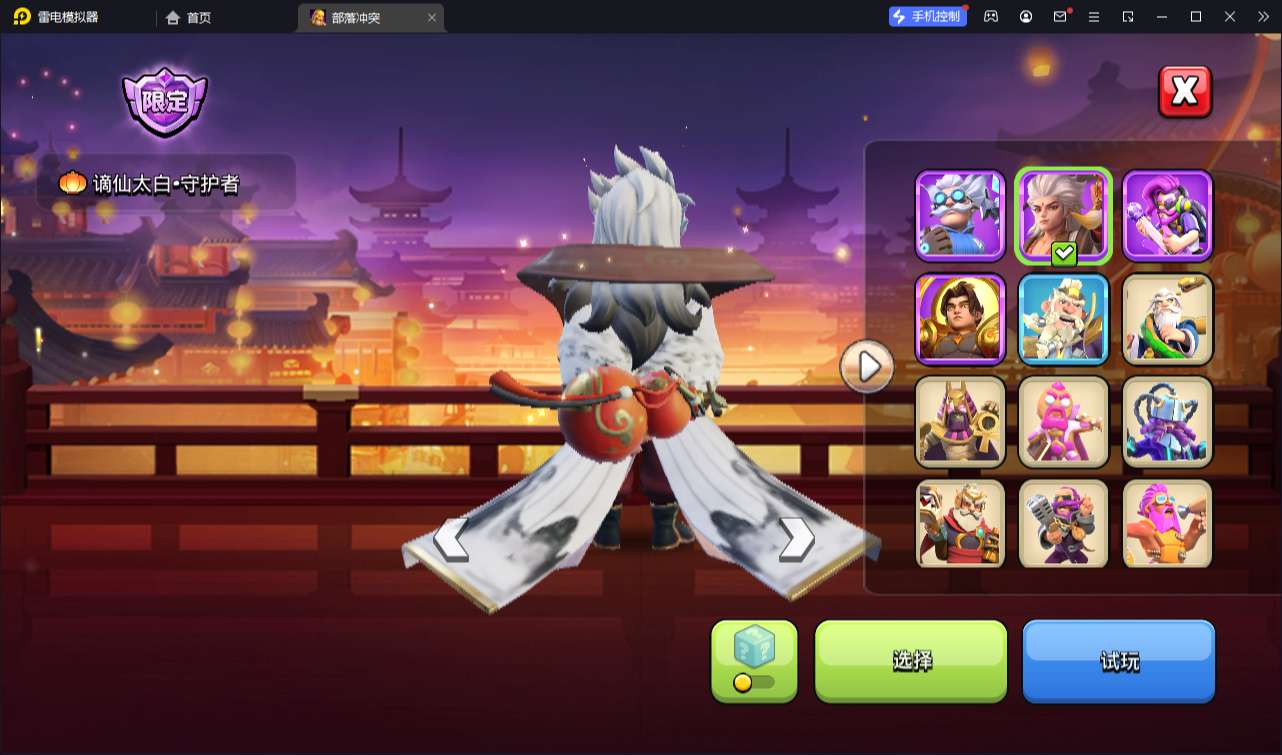Screen dimensions: 1282x755
Task: Click the multi-instance window icon in the title bar
Action: 1128,16
